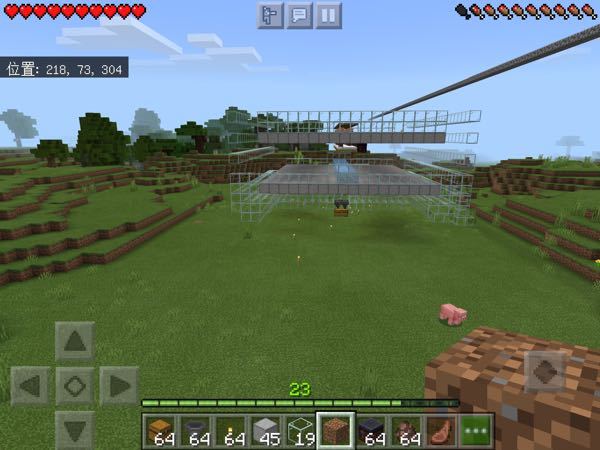This screenshot has height=450, width=600.
Task: Open the chat window
Action: 300,15
